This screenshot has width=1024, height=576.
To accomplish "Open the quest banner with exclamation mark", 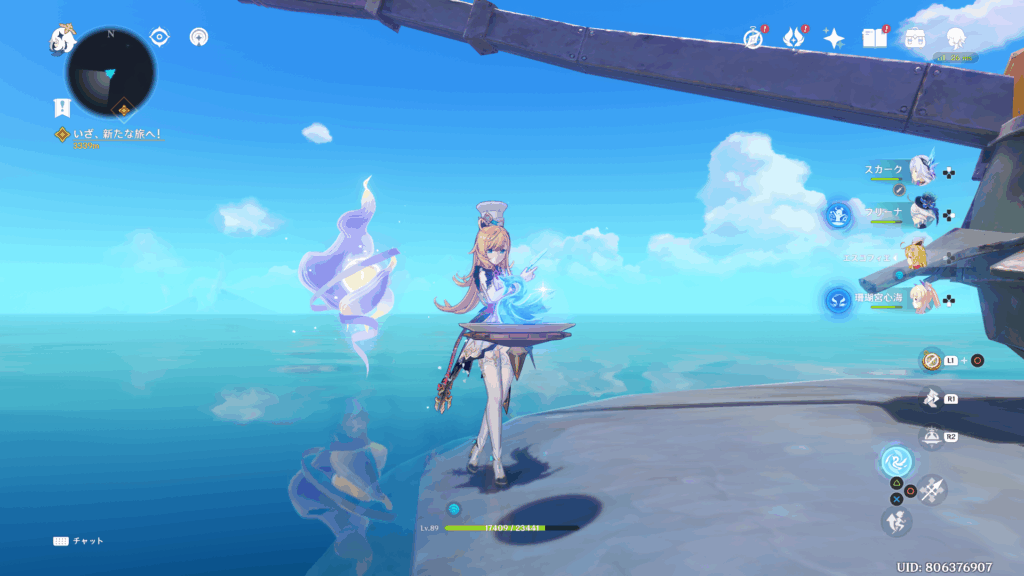I will pyautogui.click(x=62, y=107).
